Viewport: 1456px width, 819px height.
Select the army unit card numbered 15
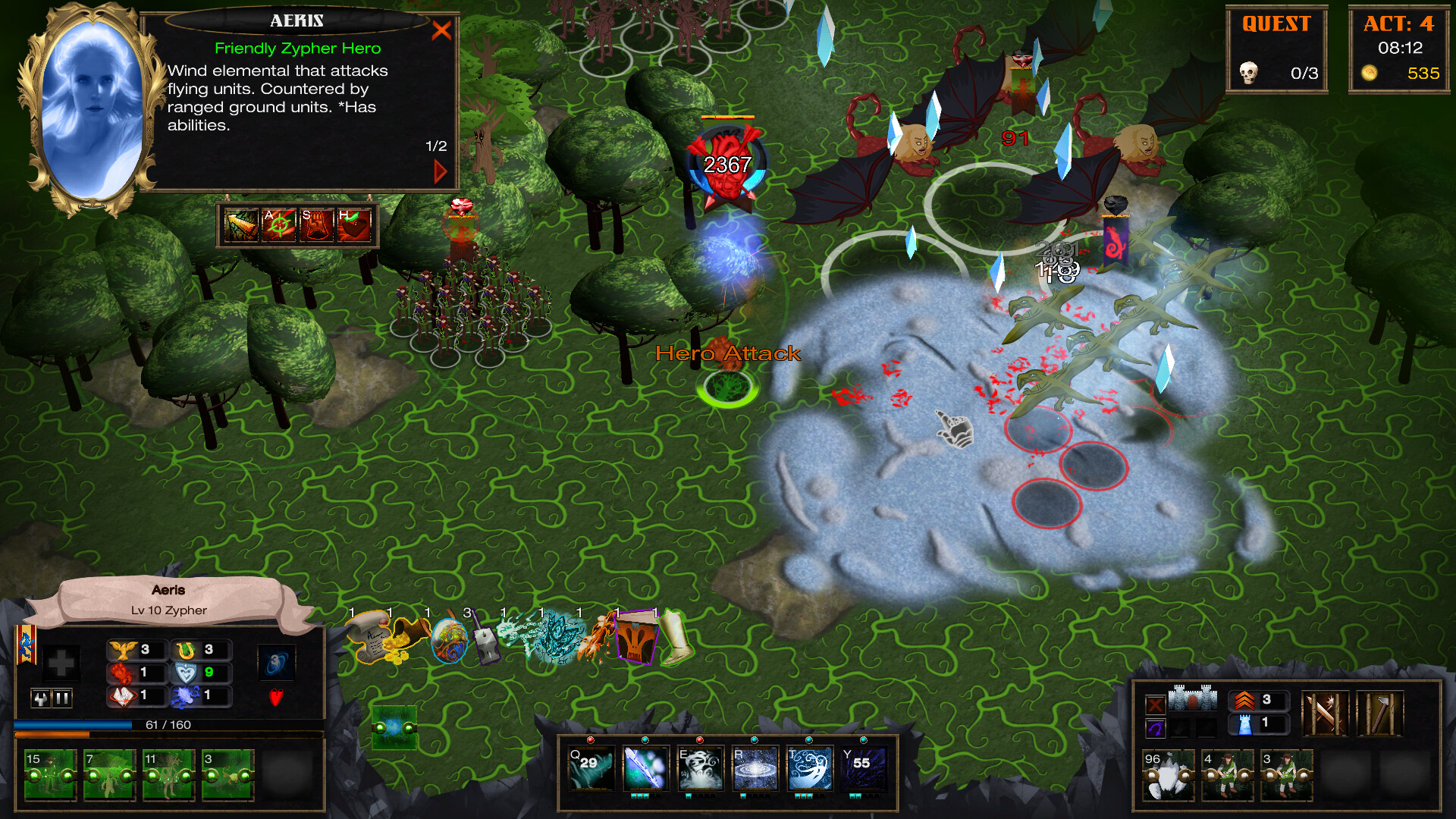tap(50, 774)
